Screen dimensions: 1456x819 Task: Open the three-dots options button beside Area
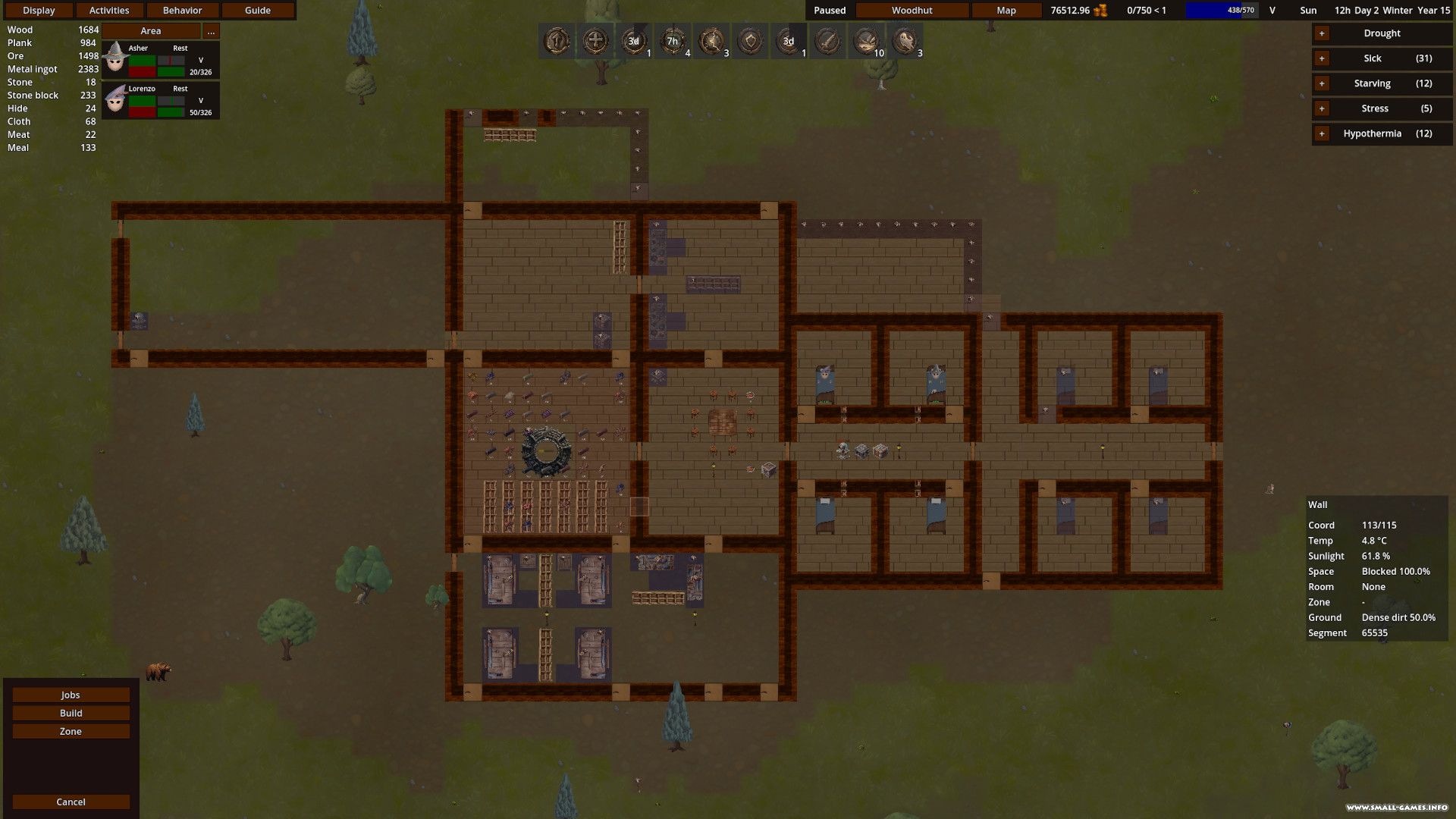[x=211, y=31]
